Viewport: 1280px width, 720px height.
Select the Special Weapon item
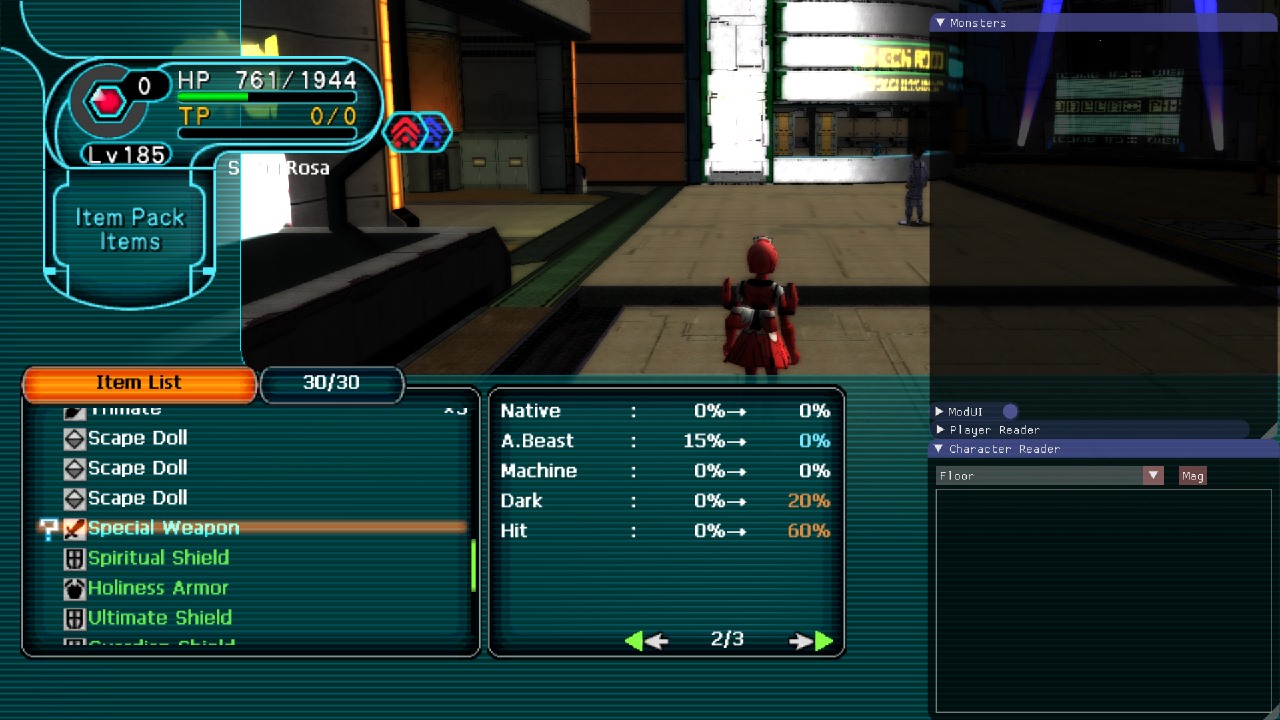coord(163,528)
